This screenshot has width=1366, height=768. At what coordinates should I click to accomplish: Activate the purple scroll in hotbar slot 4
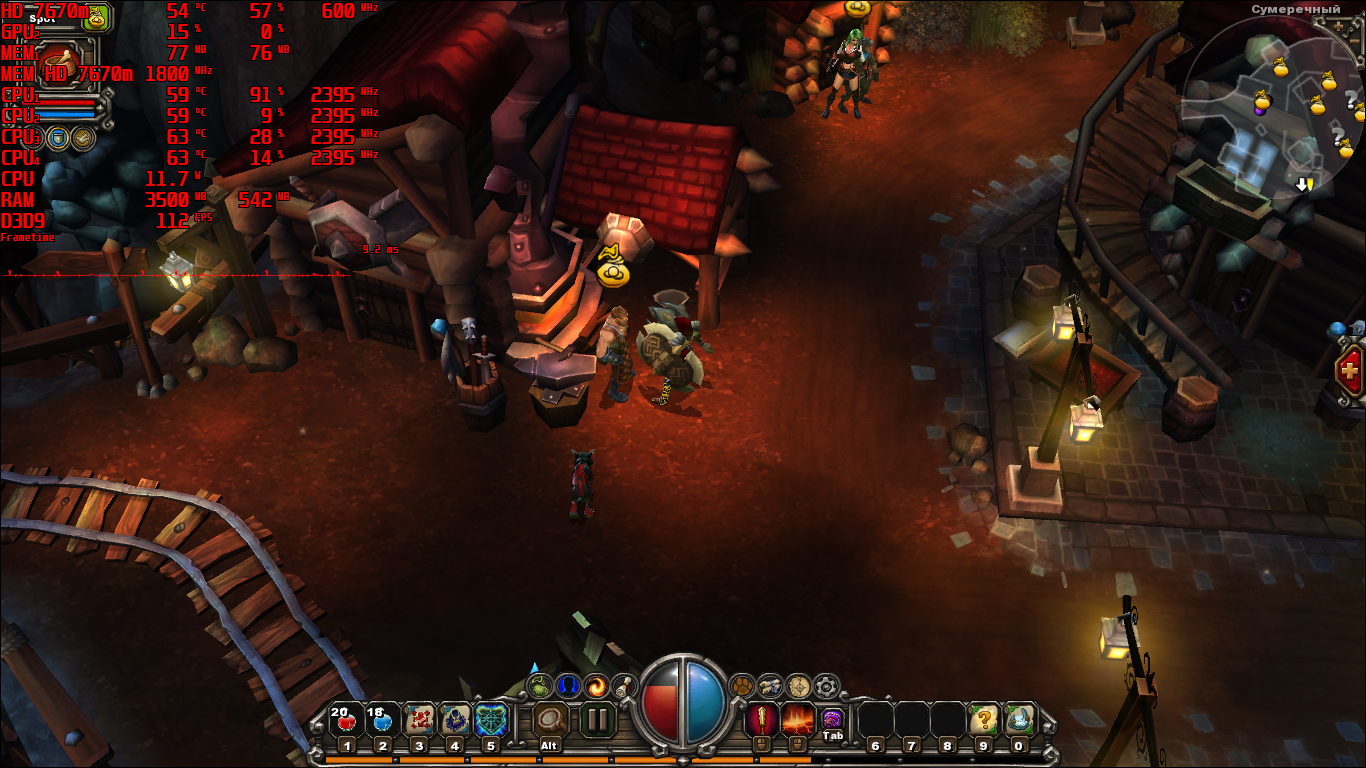pos(455,720)
